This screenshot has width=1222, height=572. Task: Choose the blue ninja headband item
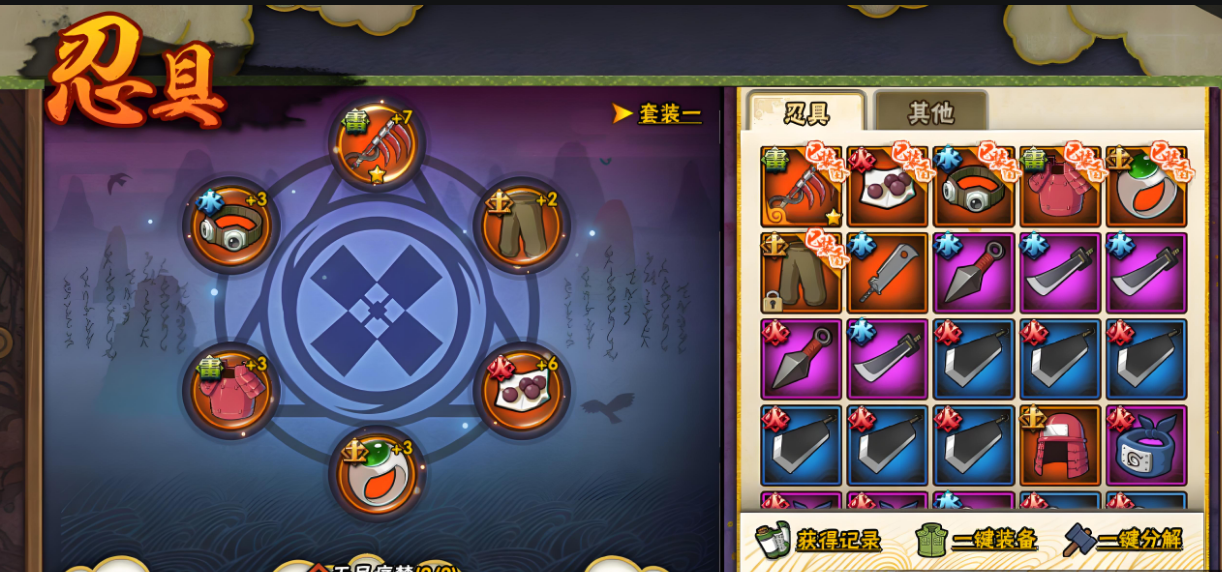click(x=1146, y=446)
